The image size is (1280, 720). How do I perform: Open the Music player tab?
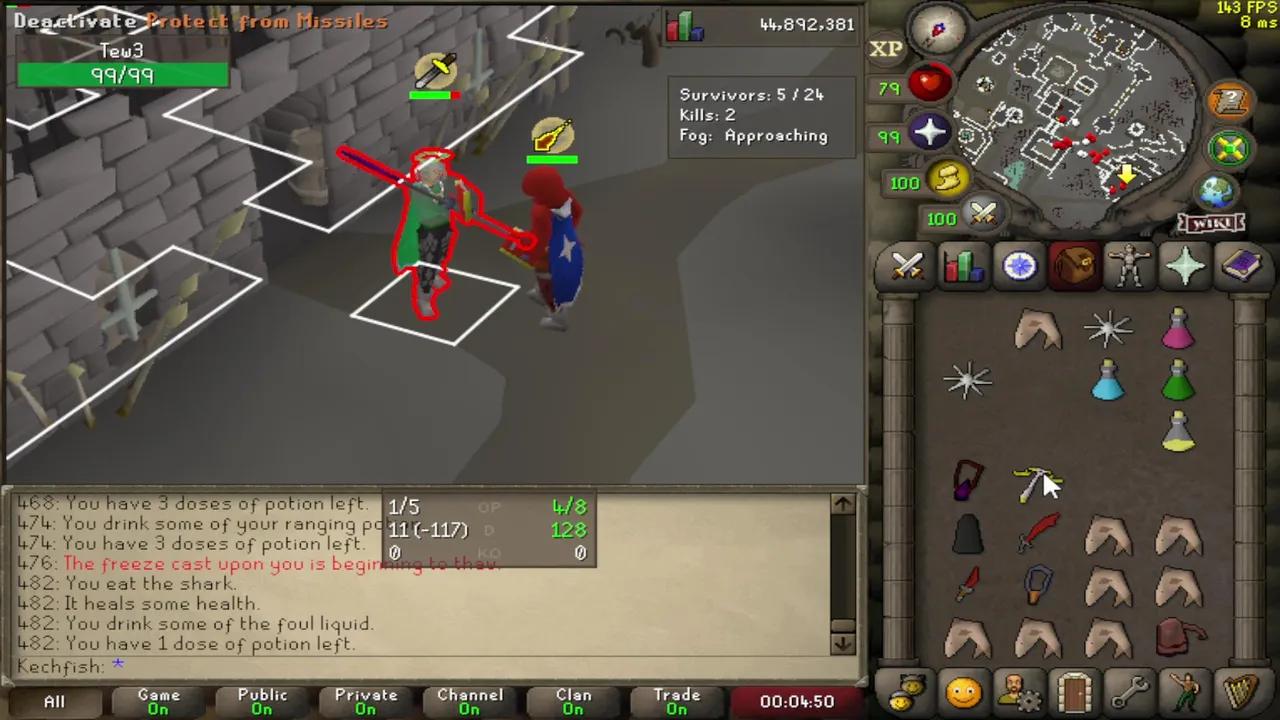pos(1243,690)
